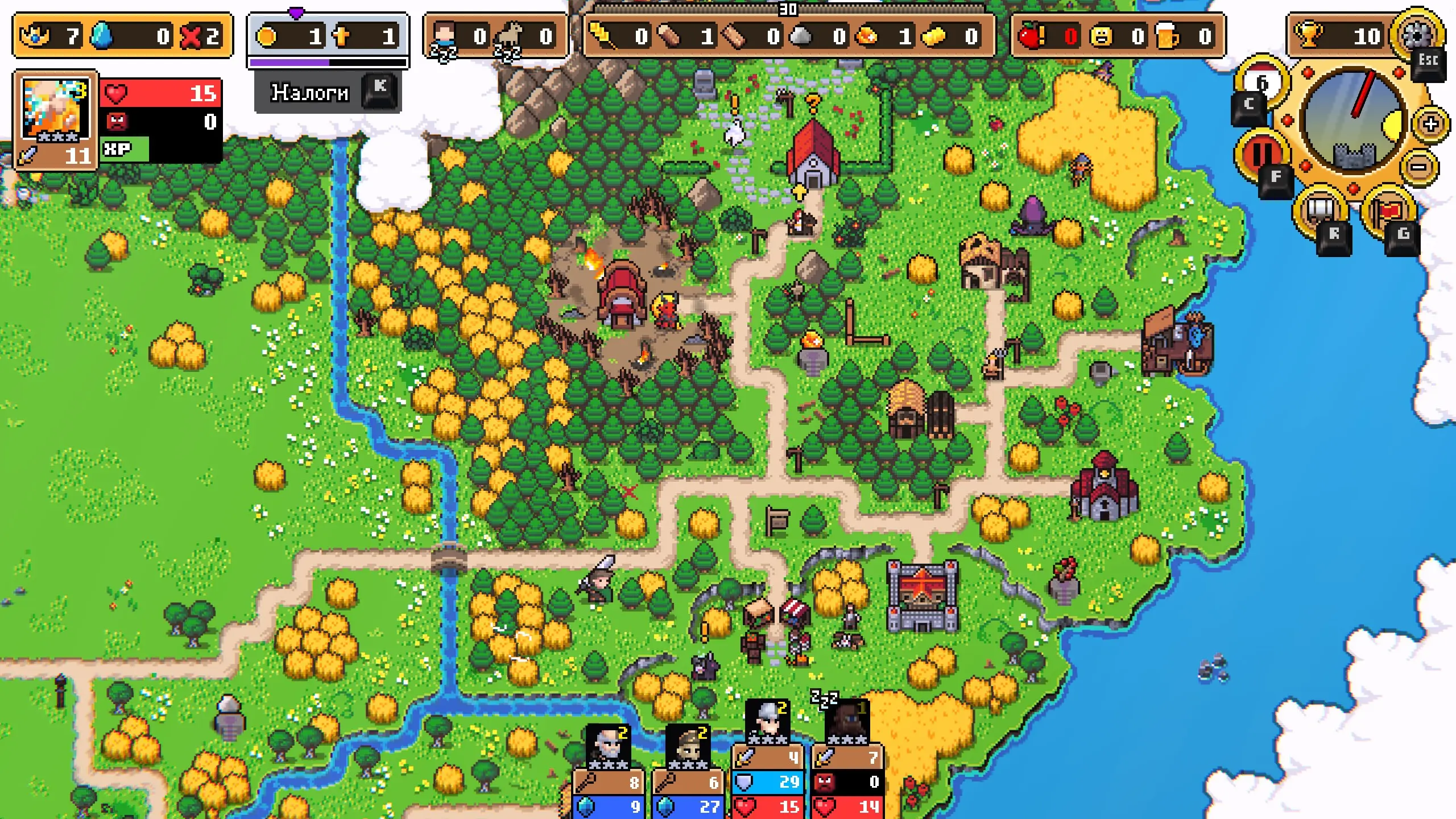Select the brown-haired mage portrait
This screenshot has height=819, width=1456.
pos(688,745)
